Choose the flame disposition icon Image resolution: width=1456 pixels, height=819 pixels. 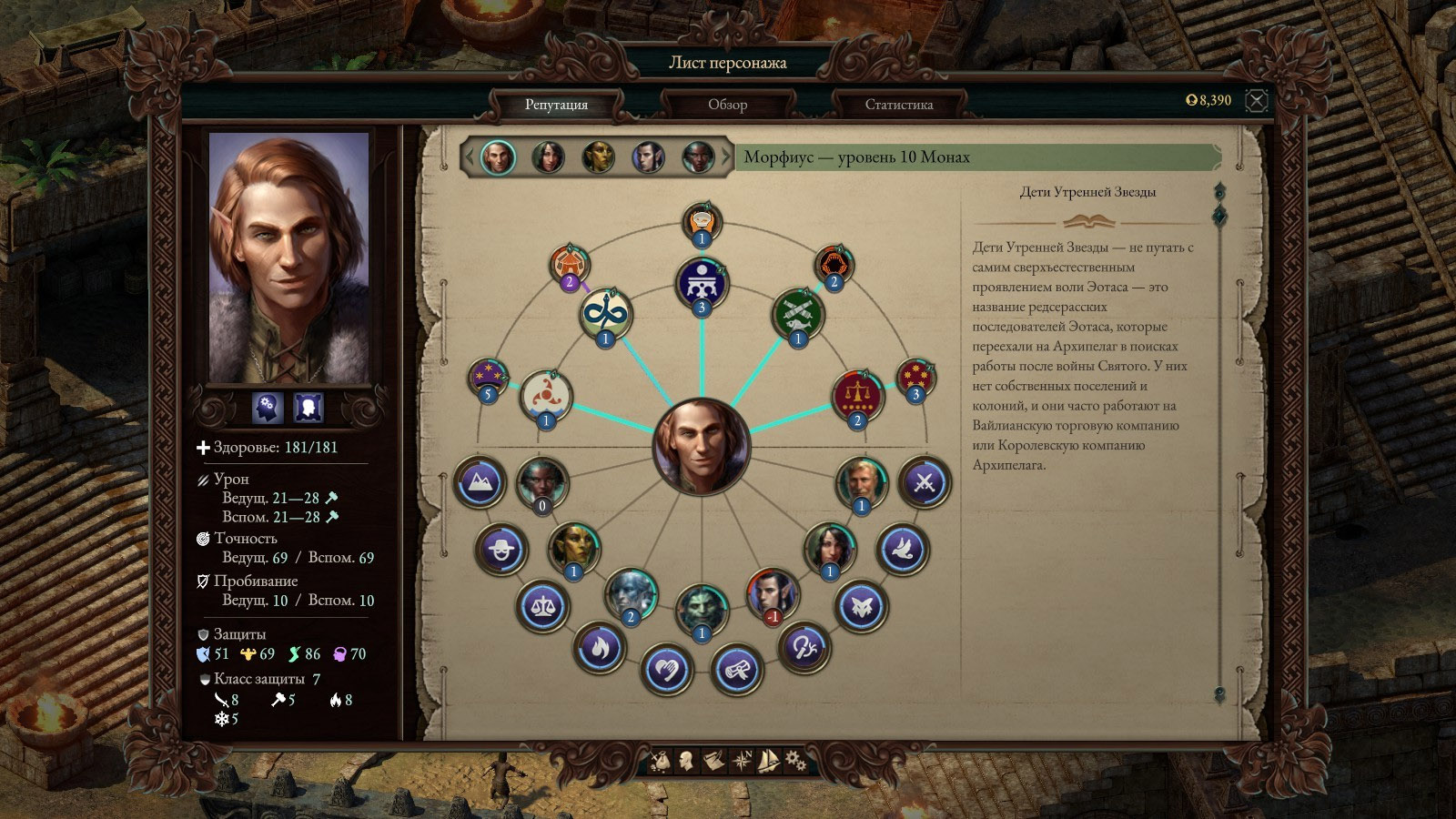[598, 647]
